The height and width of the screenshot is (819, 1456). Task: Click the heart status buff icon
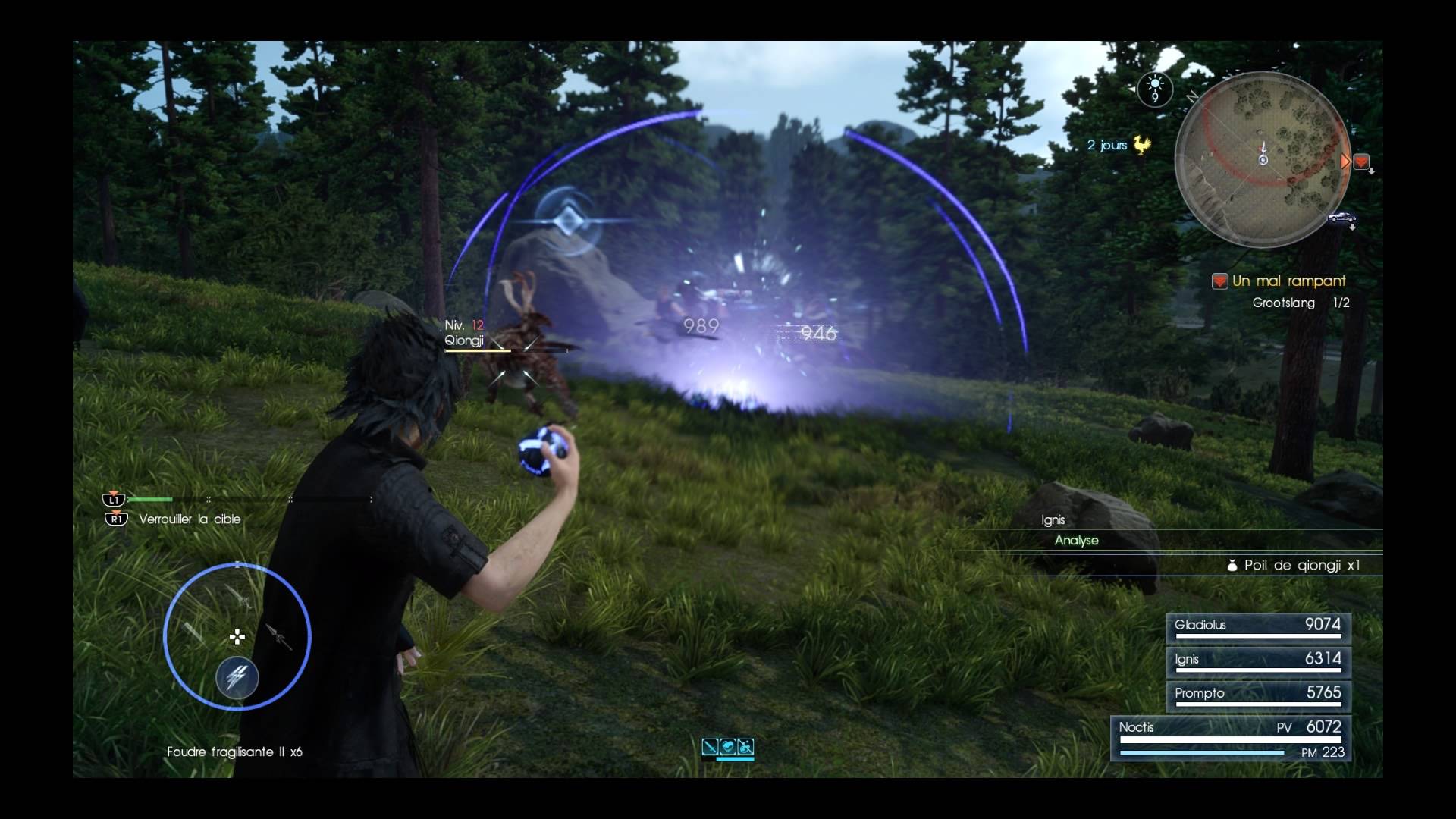pyautogui.click(x=728, y=747)
